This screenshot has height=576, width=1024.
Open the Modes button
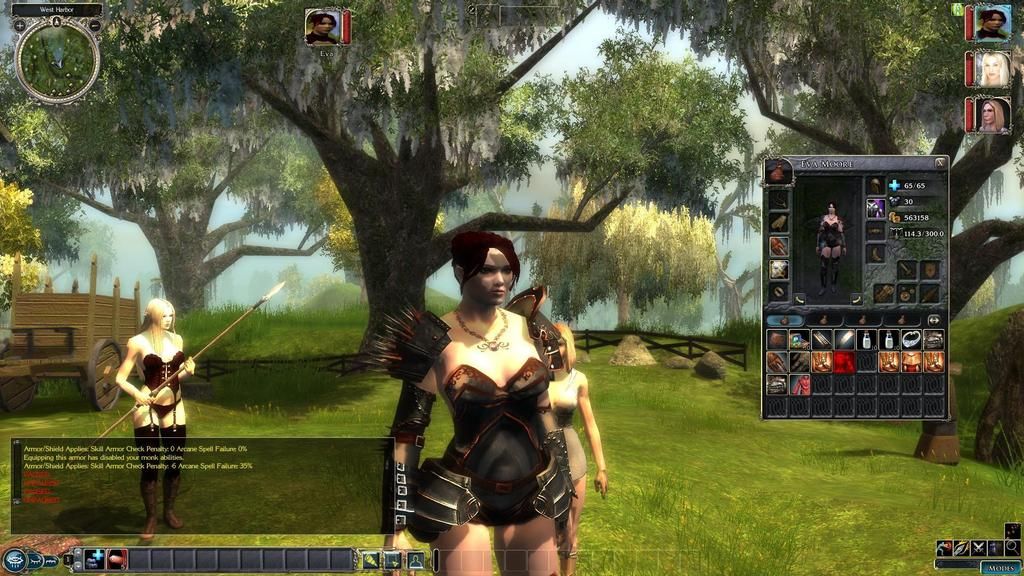tap(999, 567)
